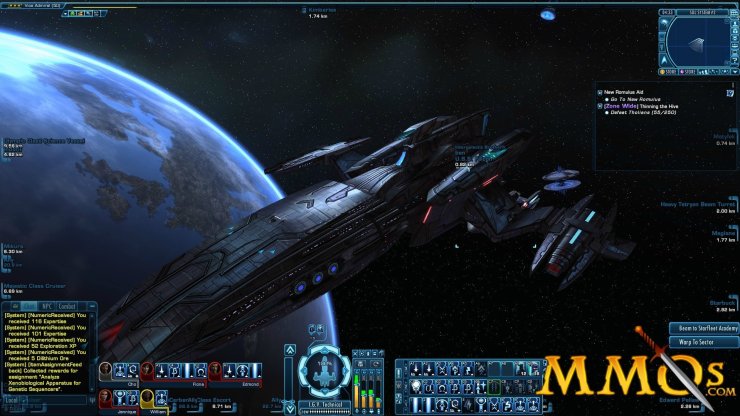This screenshot has height=416, width=740.
Task: Switch to the Combat chat tab
Action: point(67,306)
